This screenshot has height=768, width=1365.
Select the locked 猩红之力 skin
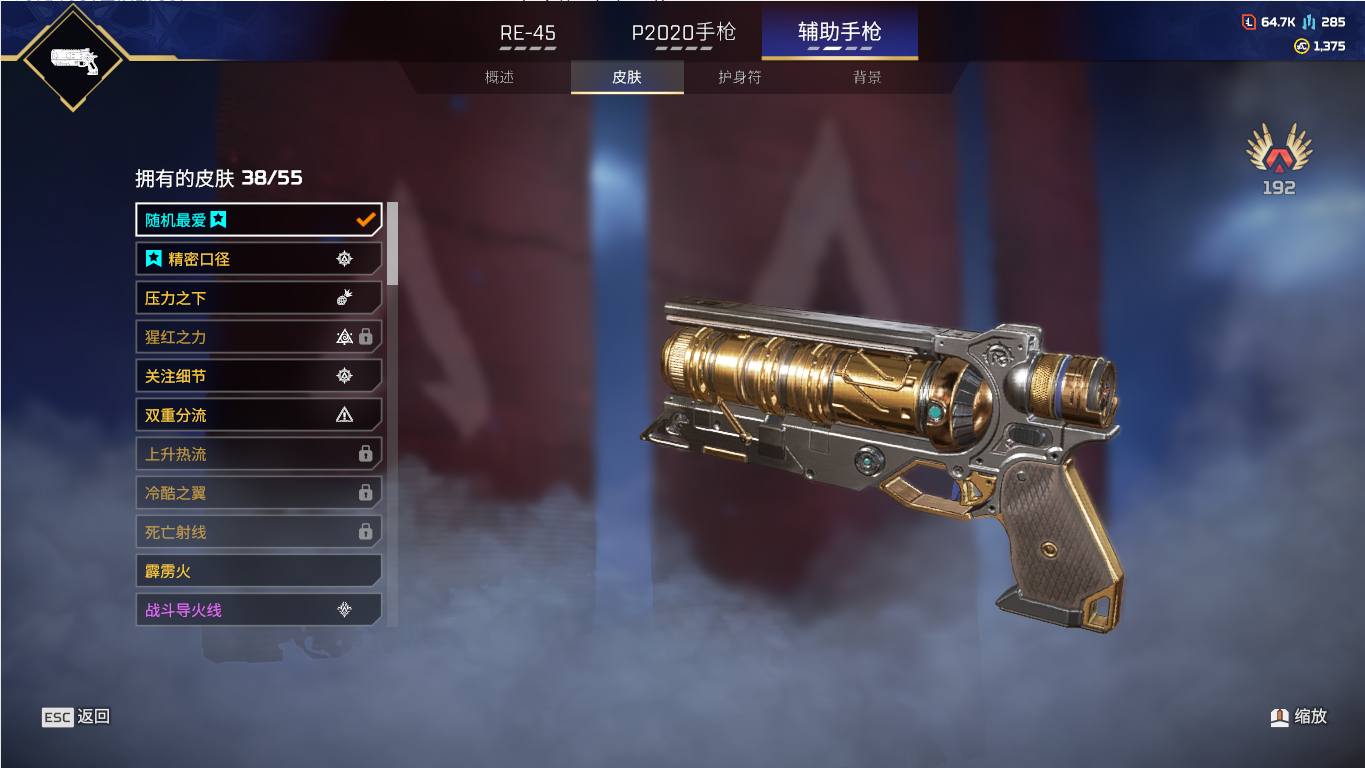coord(258,337)
